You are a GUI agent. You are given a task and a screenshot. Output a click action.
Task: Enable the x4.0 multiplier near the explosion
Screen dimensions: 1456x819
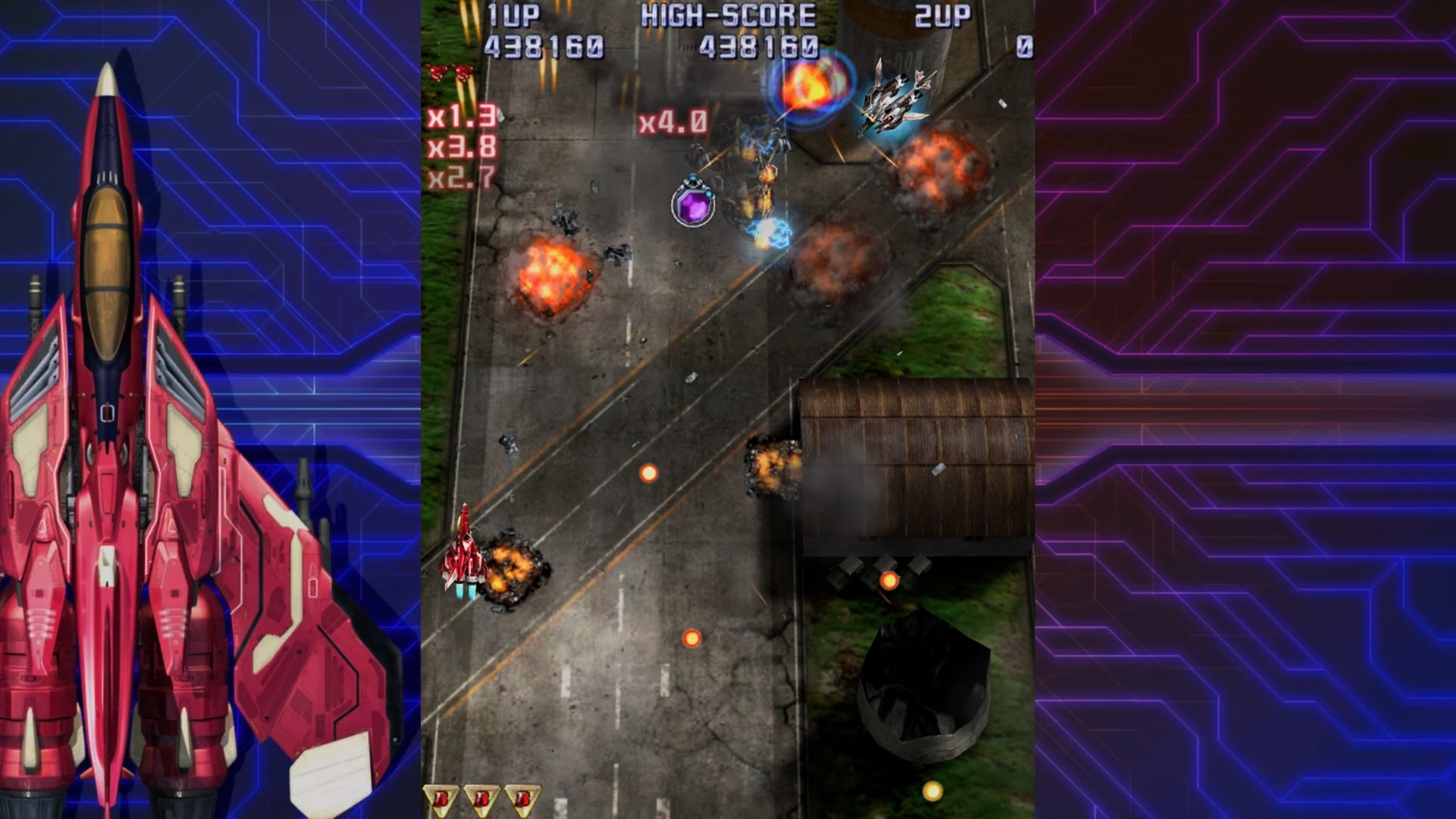673,123
